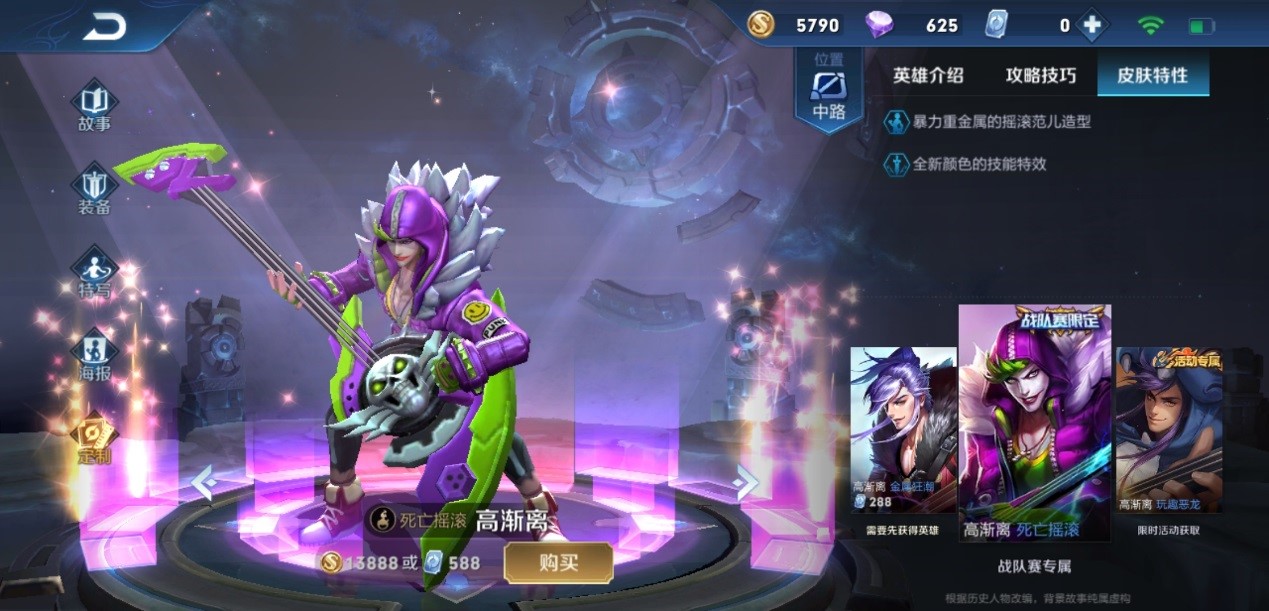Open the 特写 close-up view
Screen dimensions: 1269x611
[95, 273]
